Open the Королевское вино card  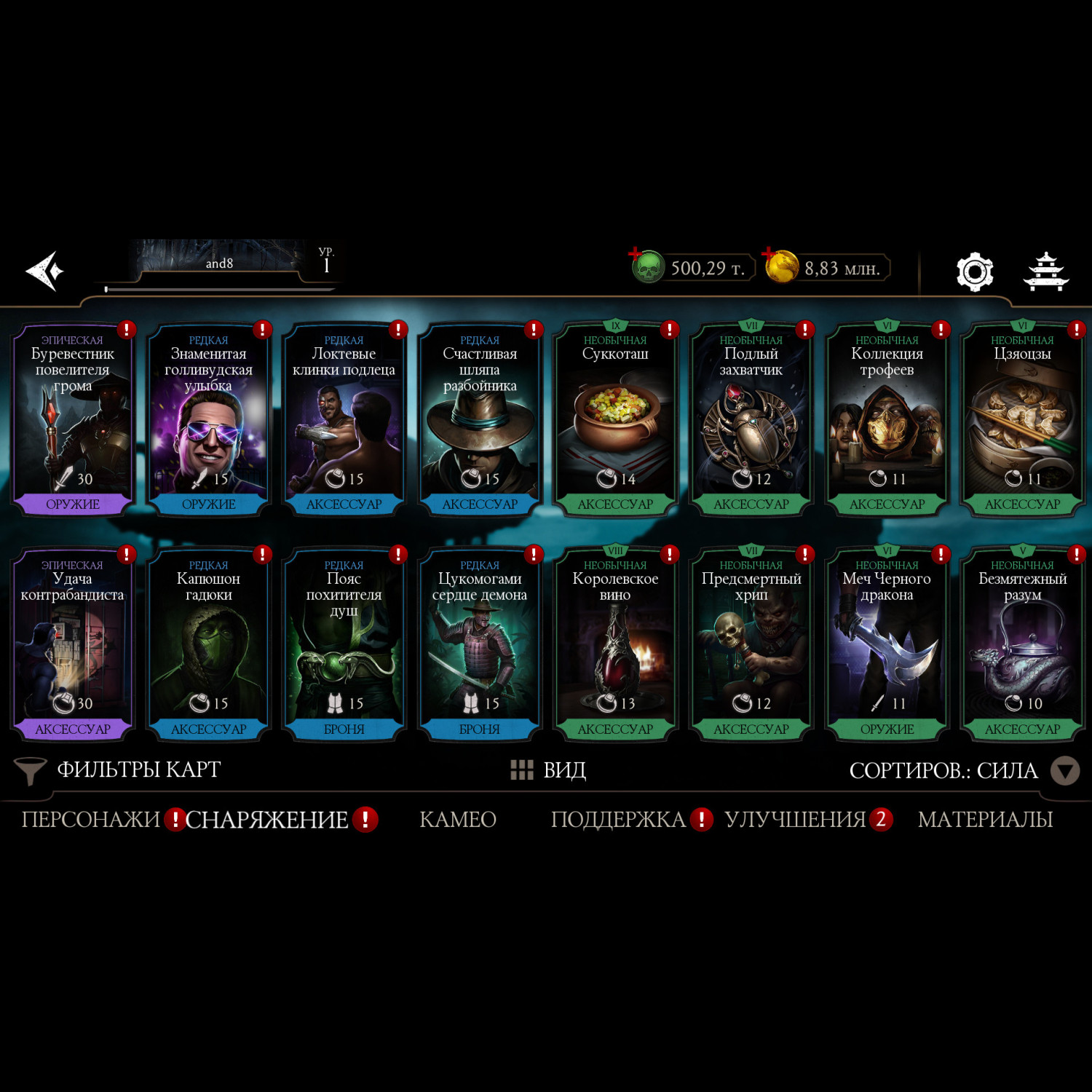tap(615, 645)
